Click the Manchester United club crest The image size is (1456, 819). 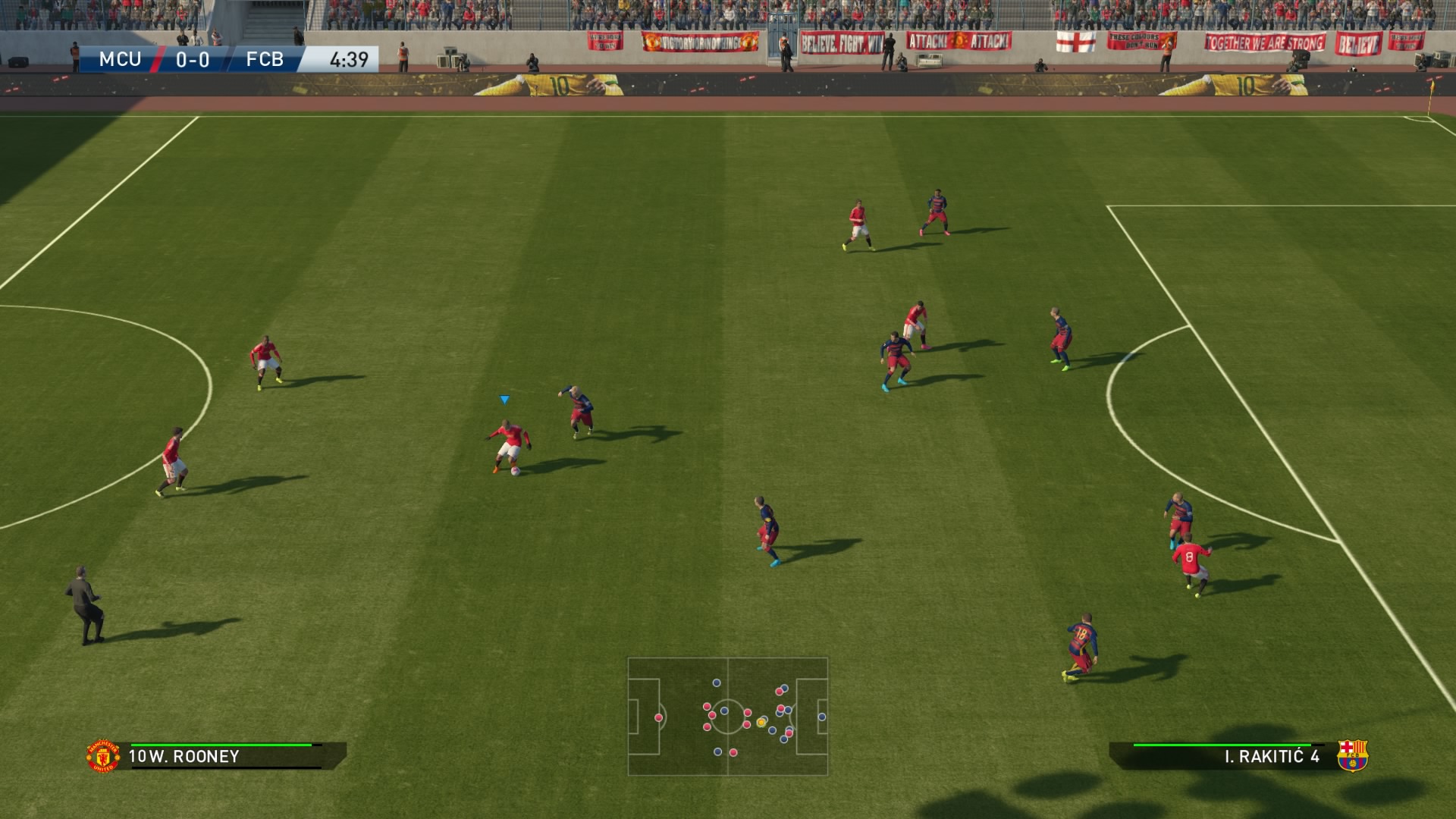[x=103, y=756]
